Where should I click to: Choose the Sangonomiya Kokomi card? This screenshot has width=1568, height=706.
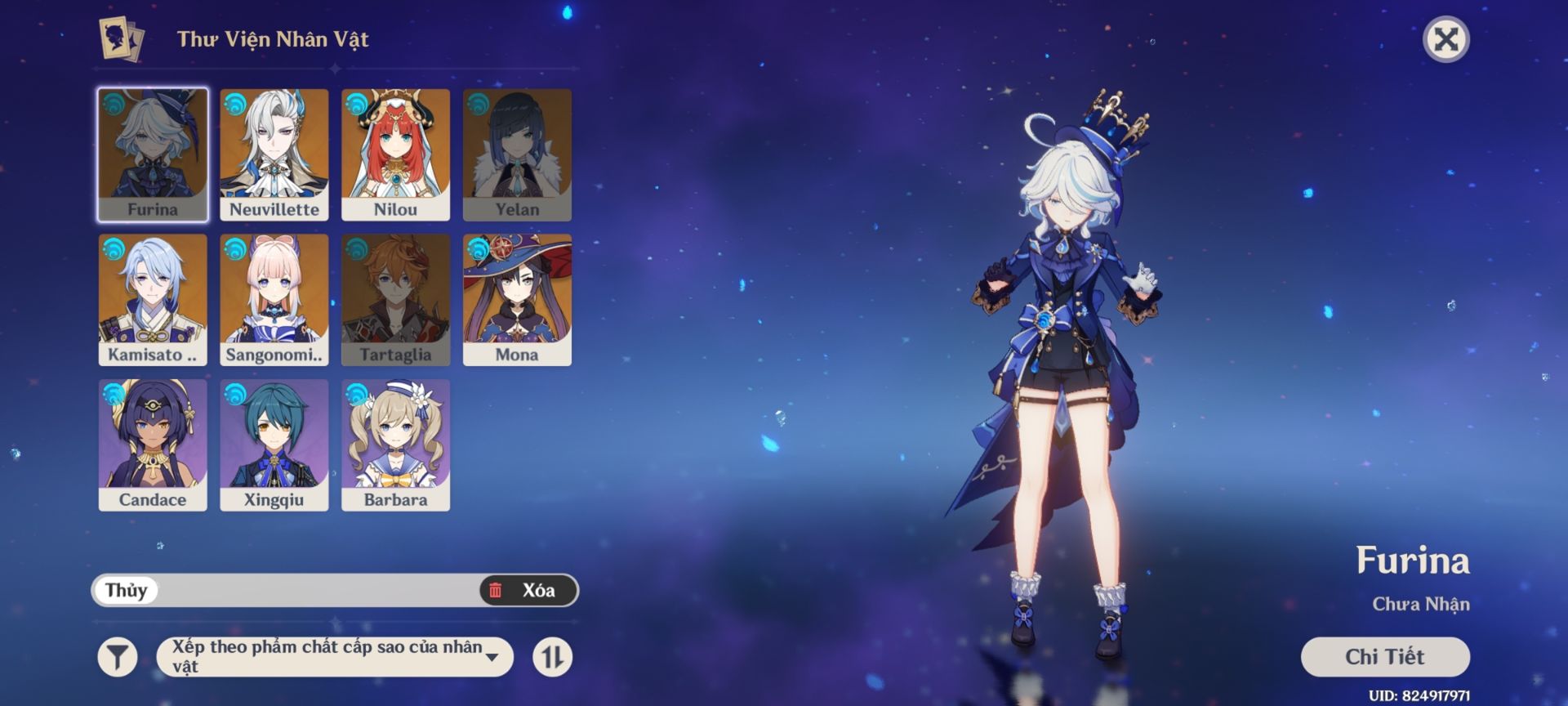point(274,299)
